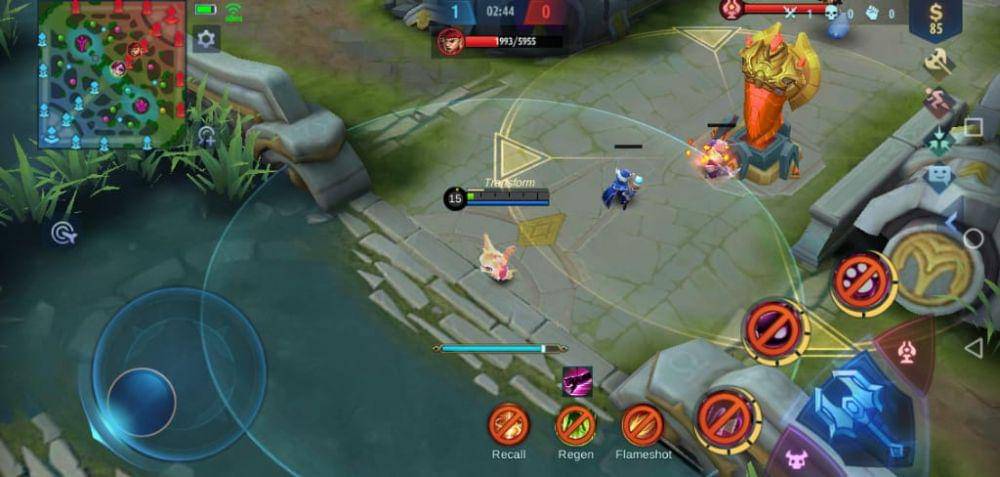Tap the camera-plus icon beside the minimap
Screen dimensions: 1000x477
pyautogui.click(x=206, y=136)
